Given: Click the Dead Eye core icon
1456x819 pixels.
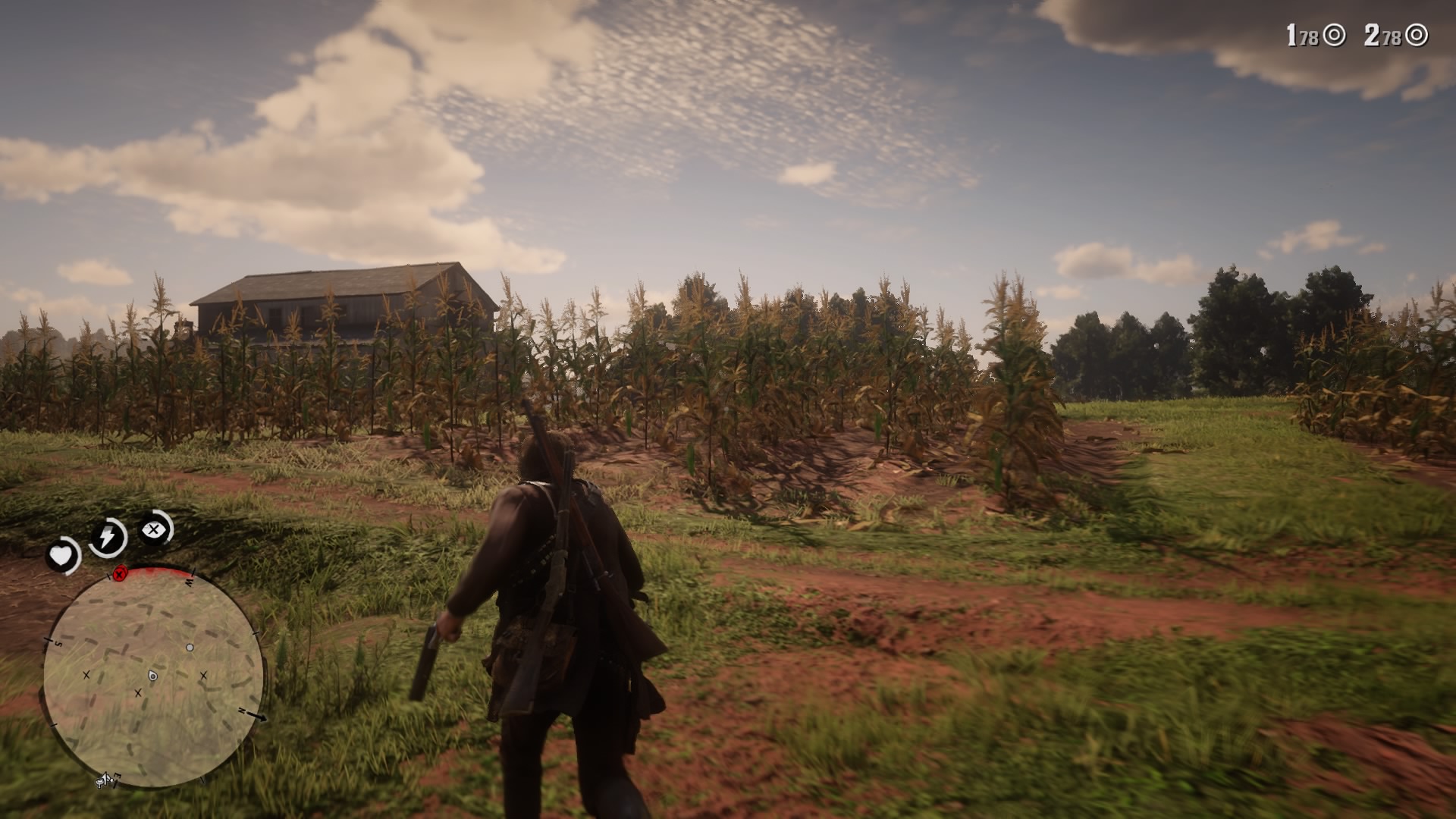Looking at the screenshot, I should pyautogui.click(x=154, y=529).
